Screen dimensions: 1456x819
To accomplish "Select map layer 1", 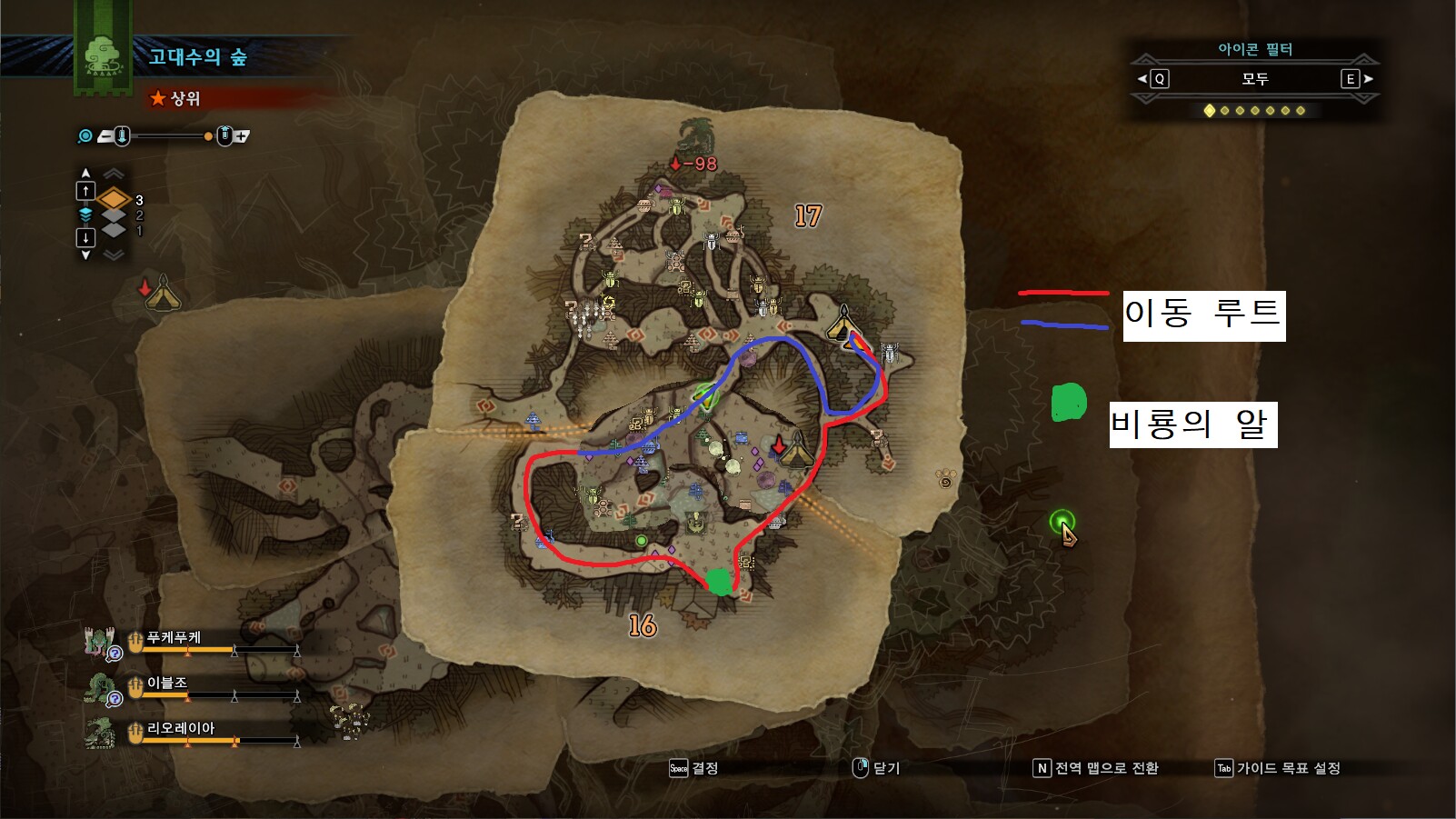I will pyautogui.click(x=114, y=231).
